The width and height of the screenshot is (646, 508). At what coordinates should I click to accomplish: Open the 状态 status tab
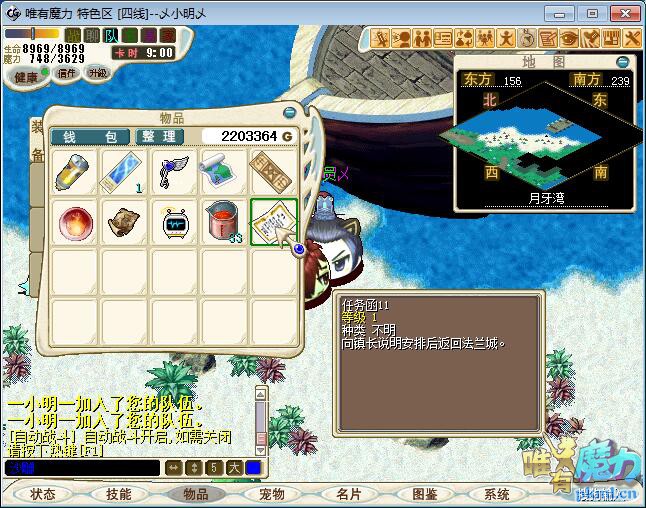[x=43, y=494]
